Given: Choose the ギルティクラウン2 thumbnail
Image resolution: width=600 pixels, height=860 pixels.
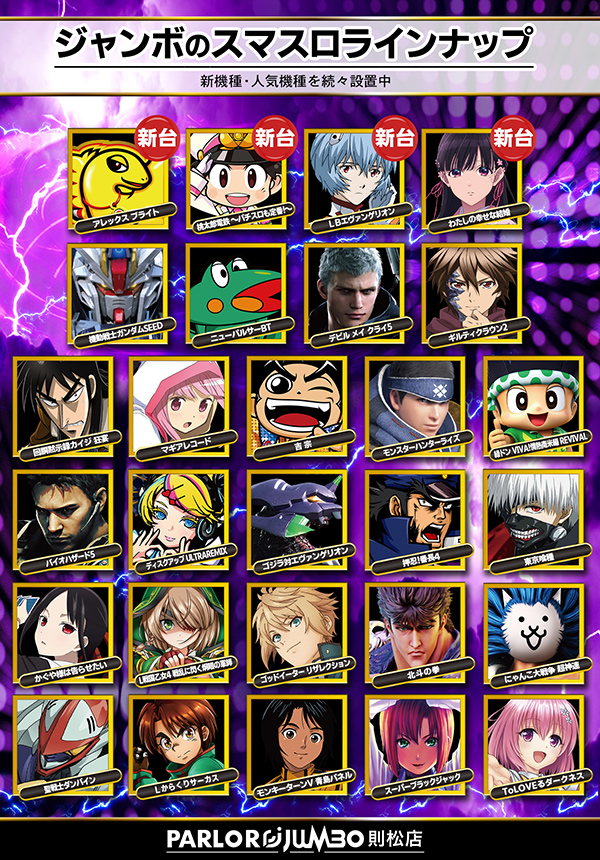Looking at the screenshot, I should pyautogui.click(x=472, y=290).
